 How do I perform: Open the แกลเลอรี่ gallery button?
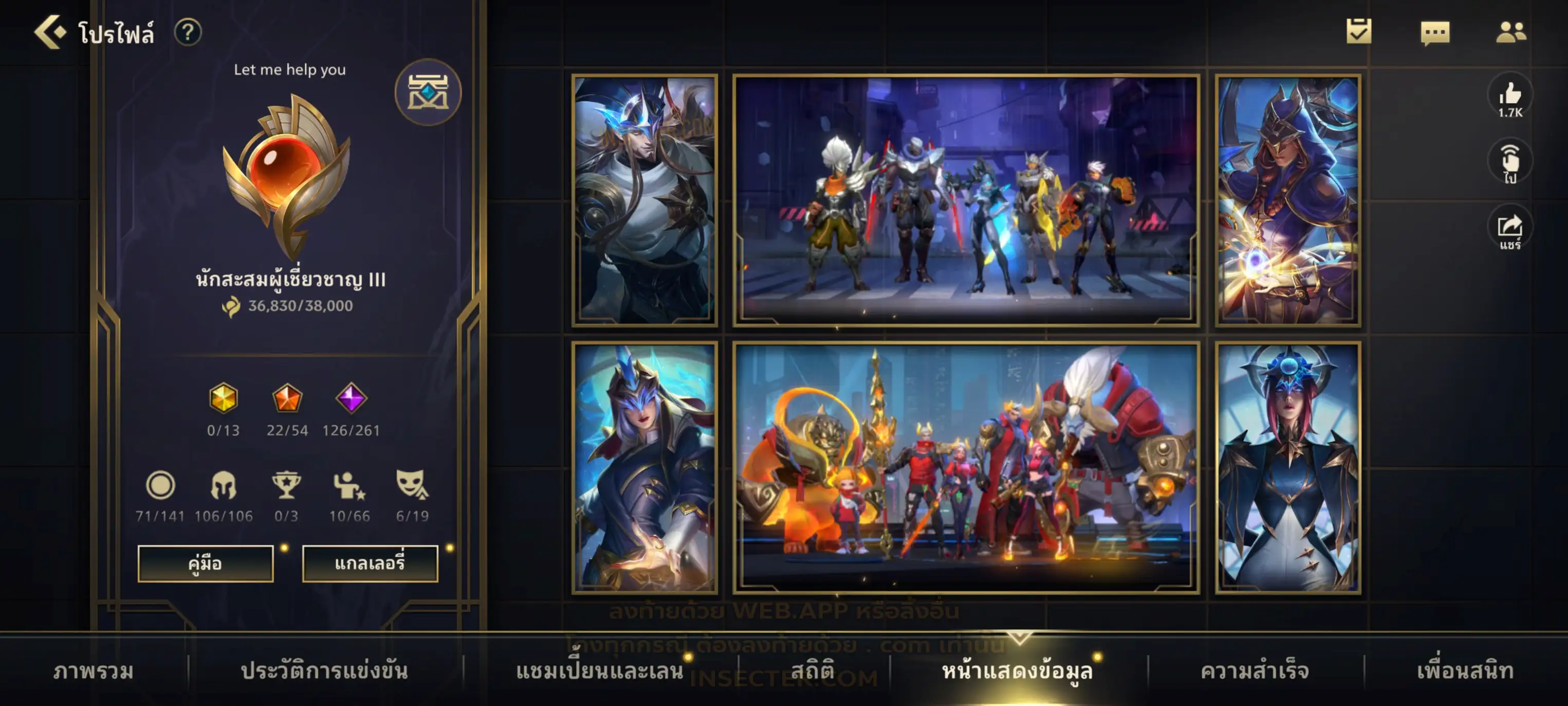(x=370, y=563)
